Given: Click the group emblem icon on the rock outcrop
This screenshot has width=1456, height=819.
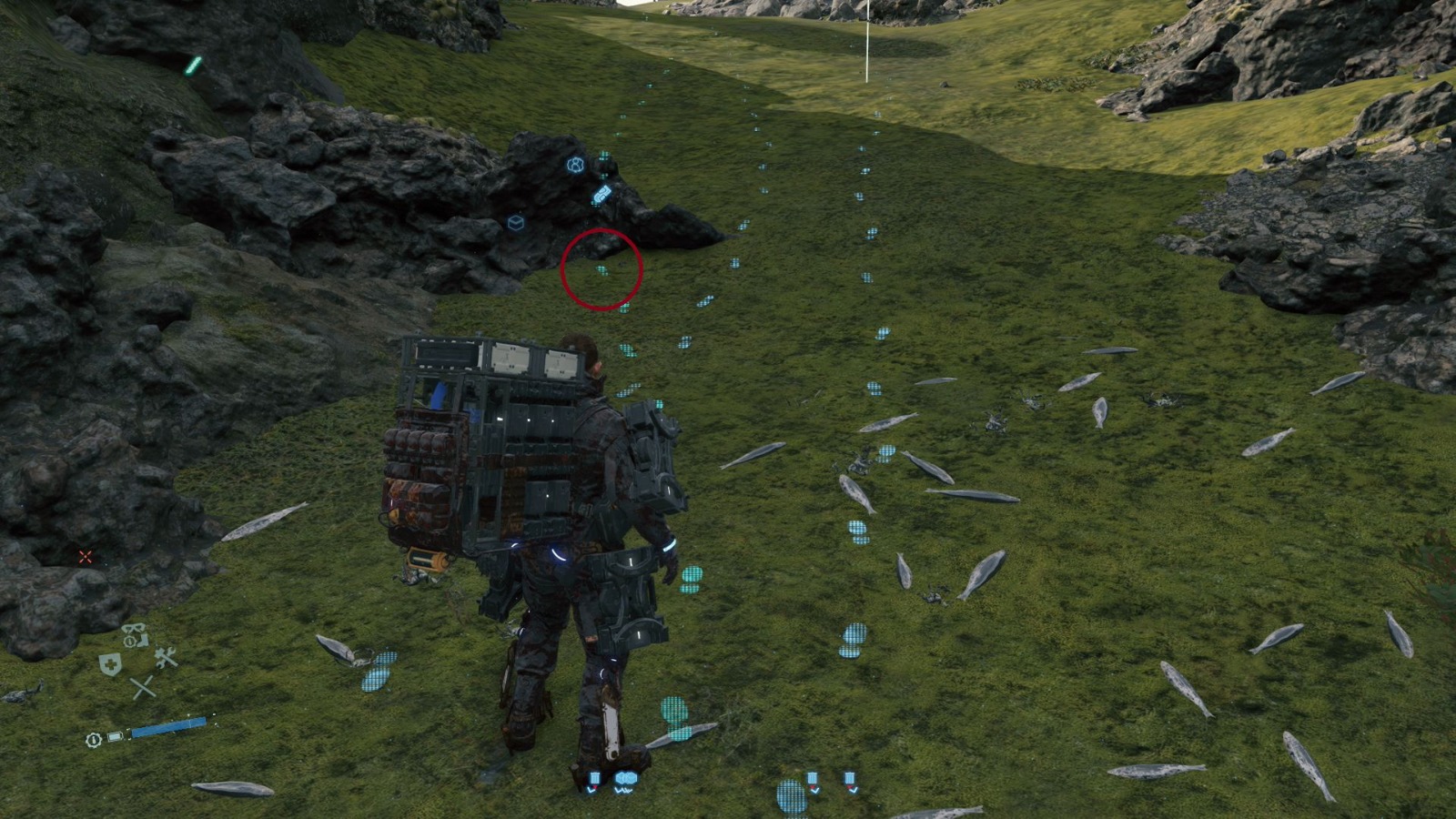Looking at the screenshot, I should 575,164.
